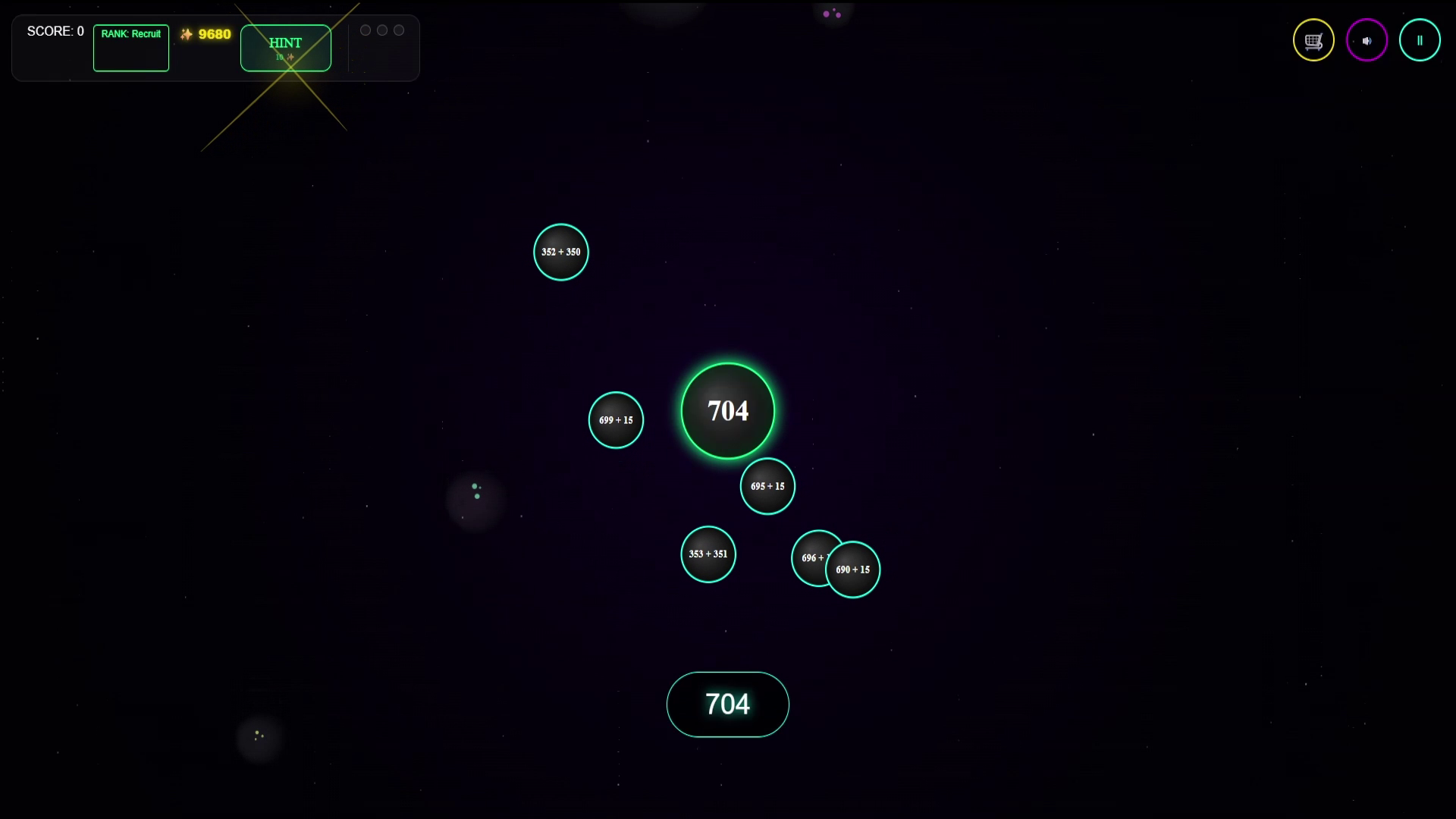The width and height of the screenshot is (1456, 819).
Task: Toggle the first gray life dot
Action: pos(366,30)
